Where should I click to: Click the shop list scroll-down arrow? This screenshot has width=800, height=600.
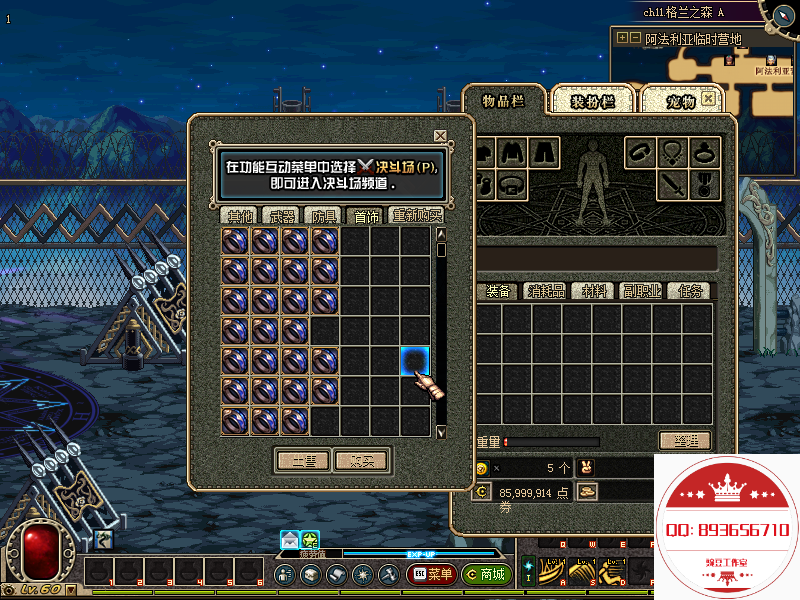[x=441, y=432]
